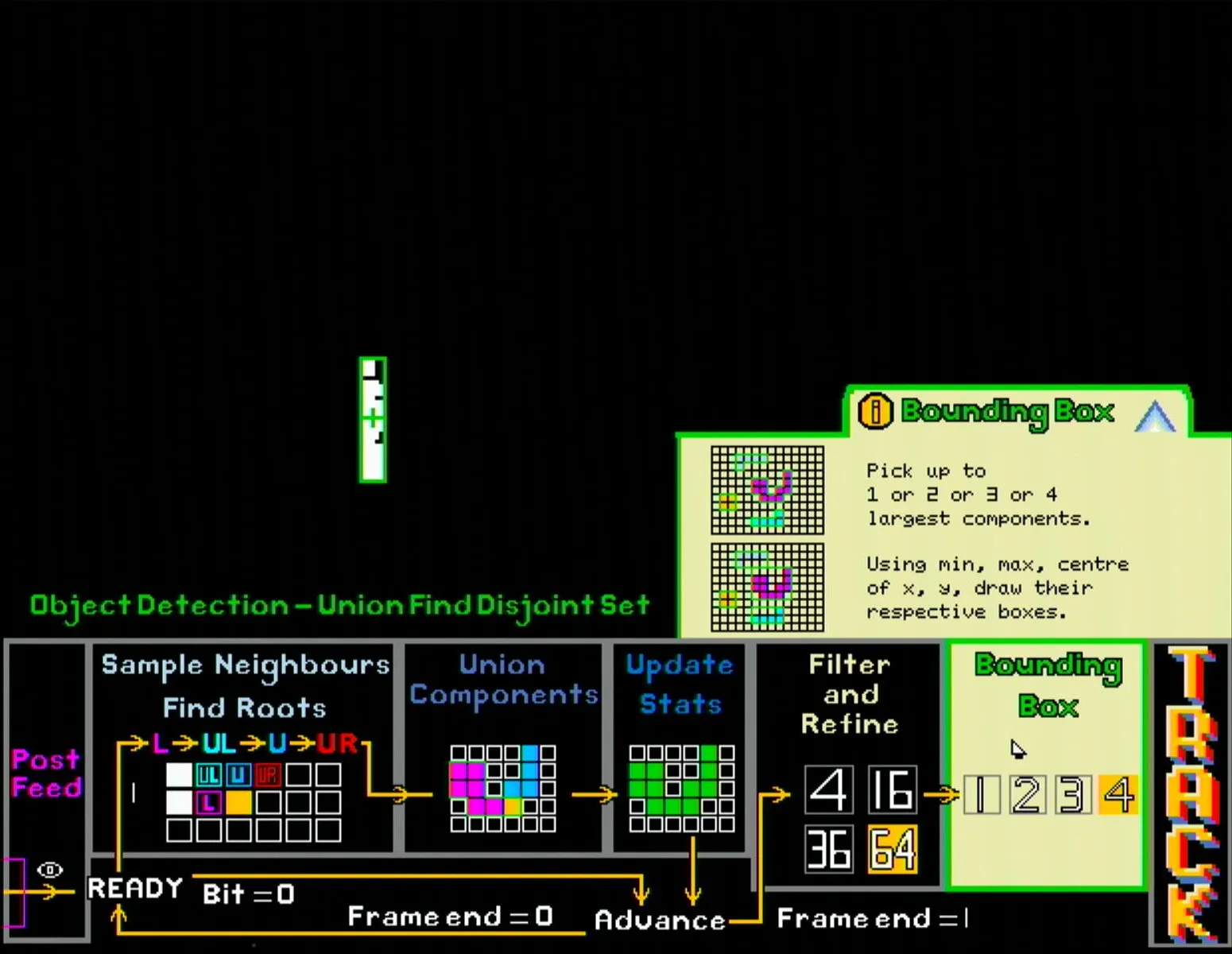
Task: Toggle the Post Feed eye indicator
Action: (49, 871)
